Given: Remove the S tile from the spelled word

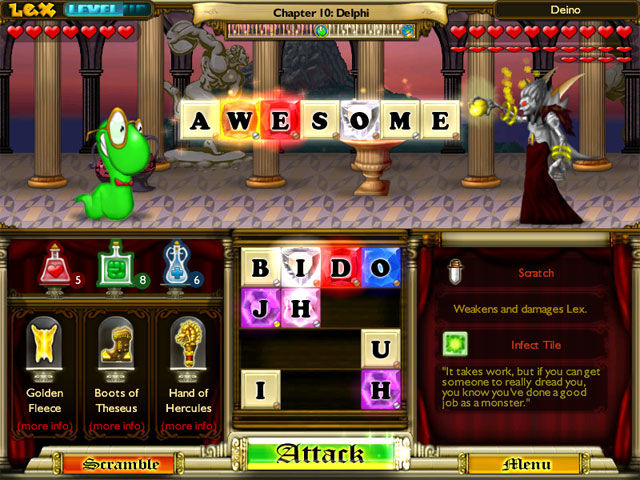Looking at the screenshot, I should [320, 122].
